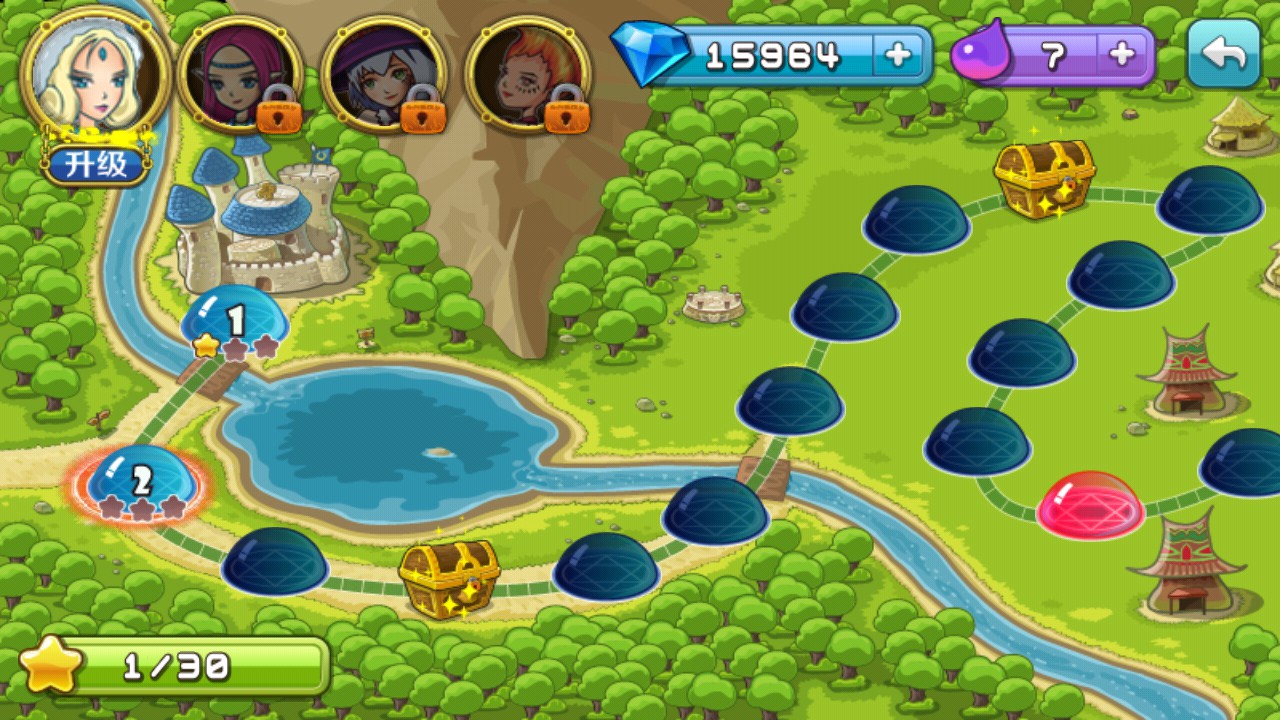This screenshot has width=1280, height=720.
Task: Open the golden chest by the straw hut
Action: point(1044,176)
